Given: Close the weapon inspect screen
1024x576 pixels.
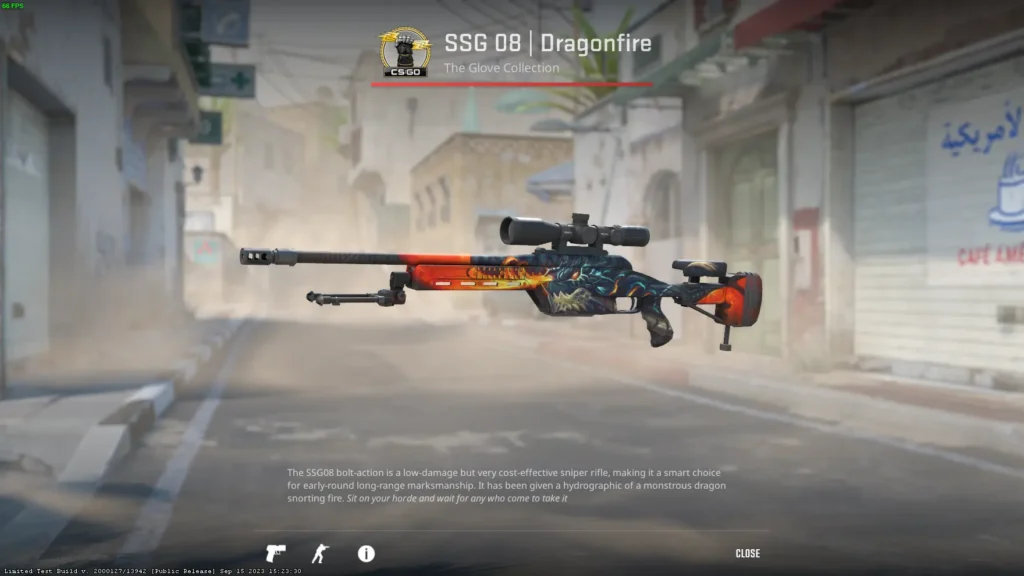Looking at the screenshot, I should pos(747,553).
